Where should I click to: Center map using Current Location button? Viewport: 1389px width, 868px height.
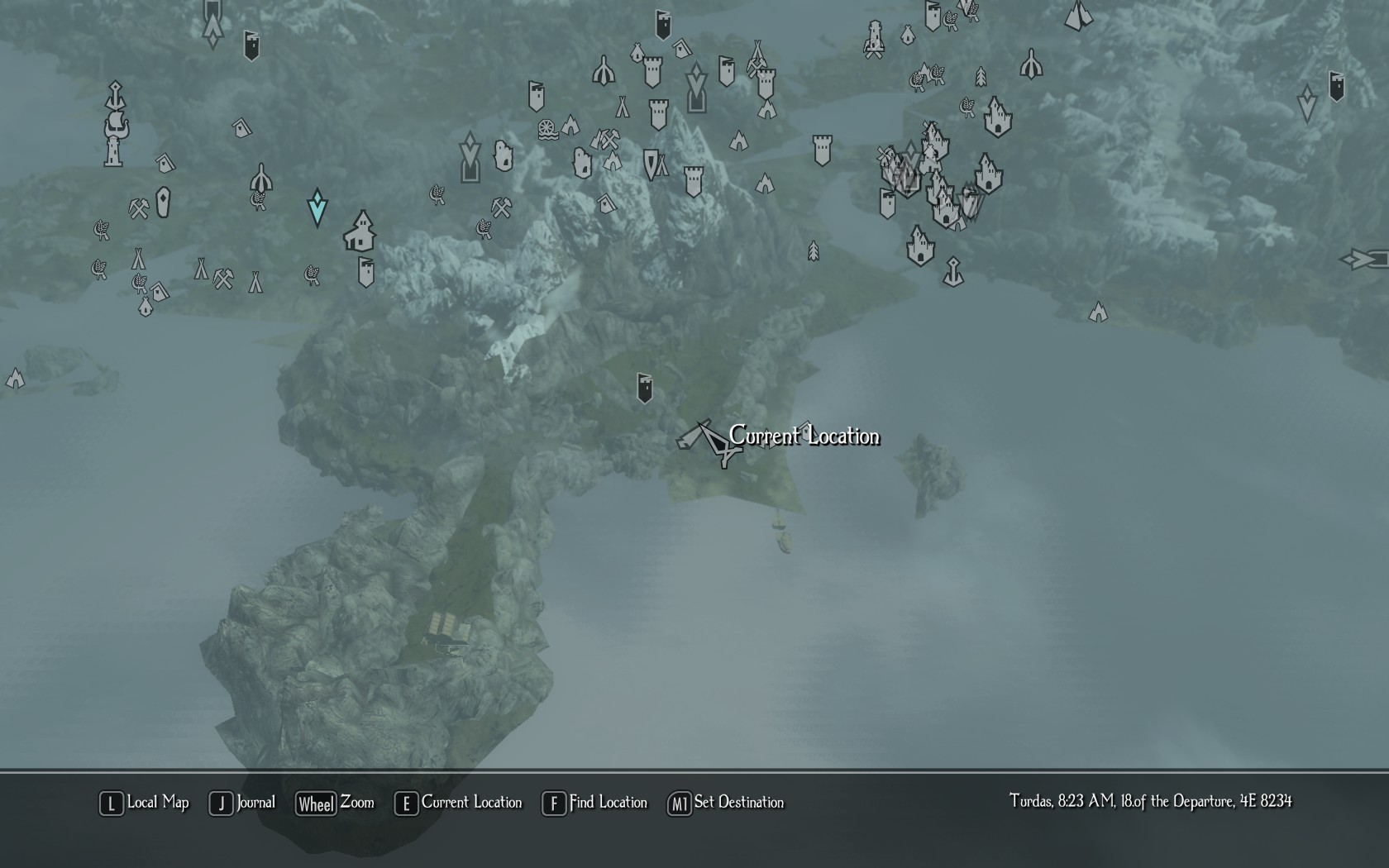pyautogui.click(x=459, y=803)
